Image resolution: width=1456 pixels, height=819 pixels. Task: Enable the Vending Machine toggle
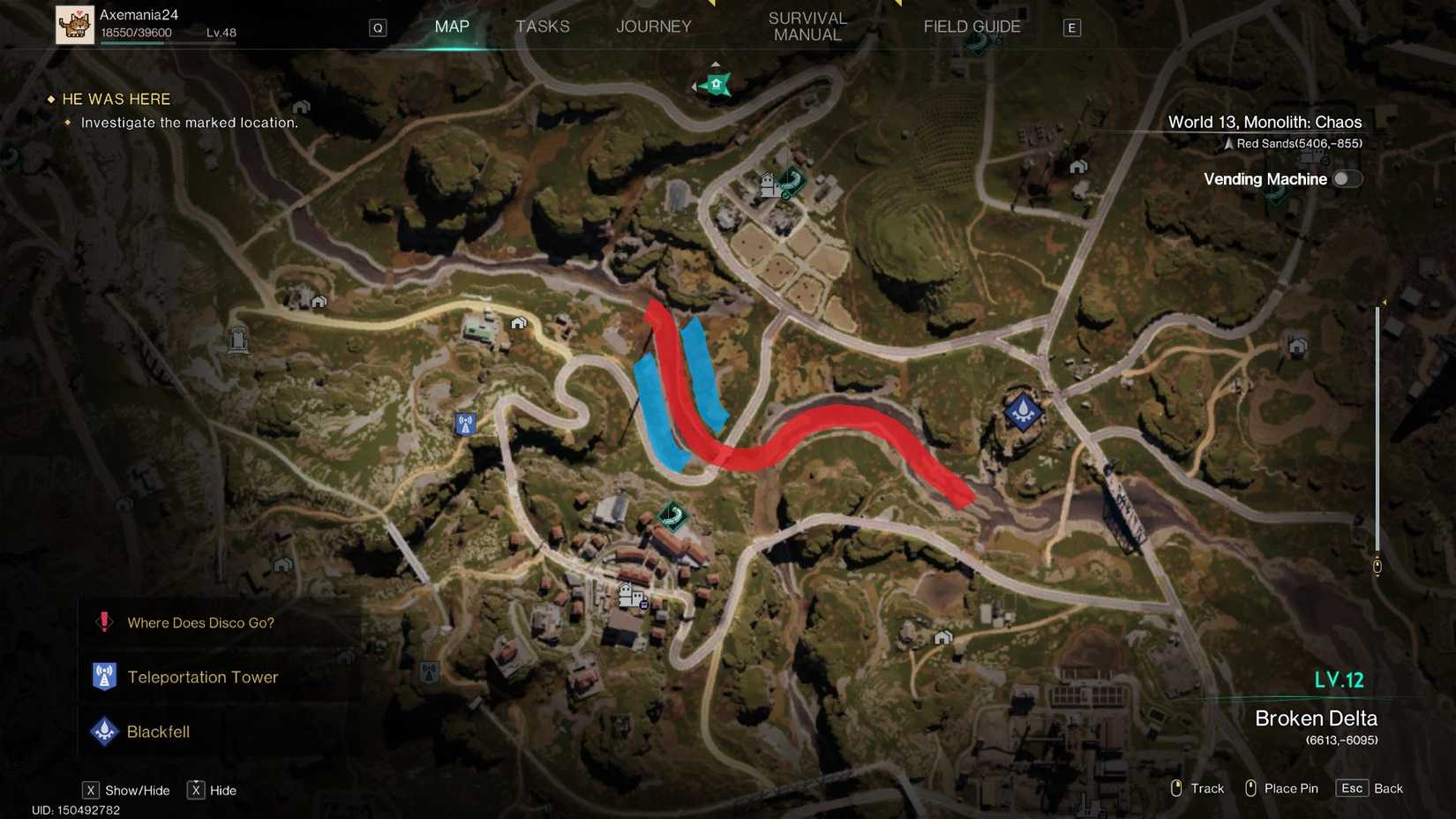tap(1347, 178)
